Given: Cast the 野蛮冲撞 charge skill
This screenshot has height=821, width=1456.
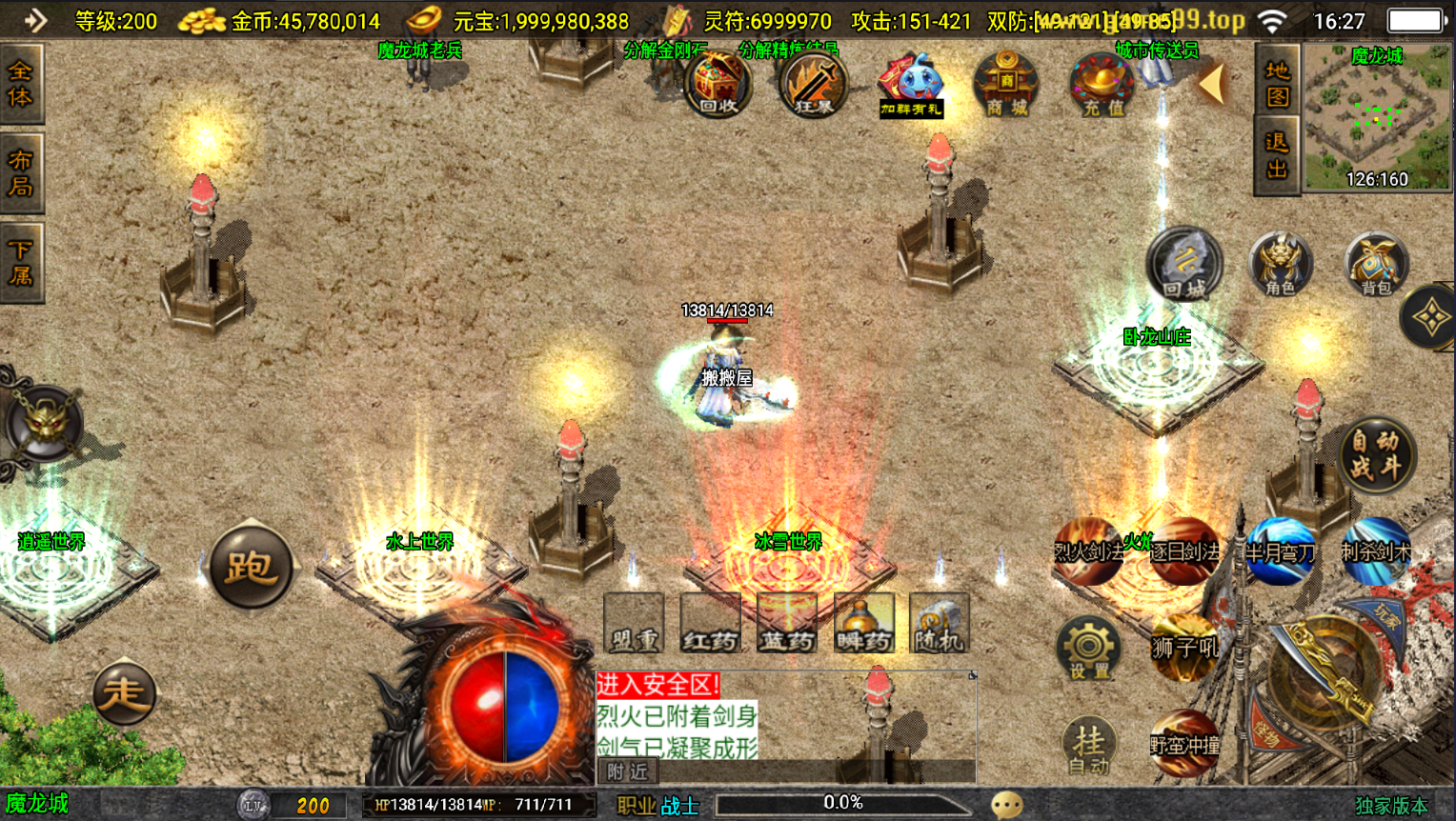Looking at the screenshot, I should (x=1184, y=743).
